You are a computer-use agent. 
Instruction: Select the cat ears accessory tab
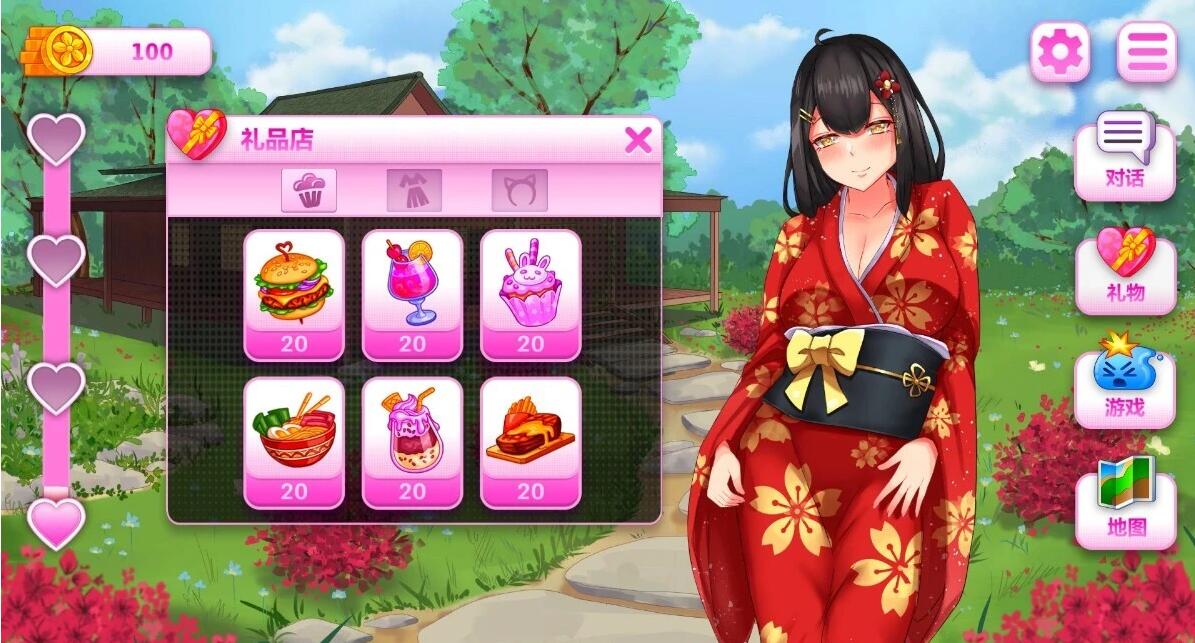coord(519,190)
